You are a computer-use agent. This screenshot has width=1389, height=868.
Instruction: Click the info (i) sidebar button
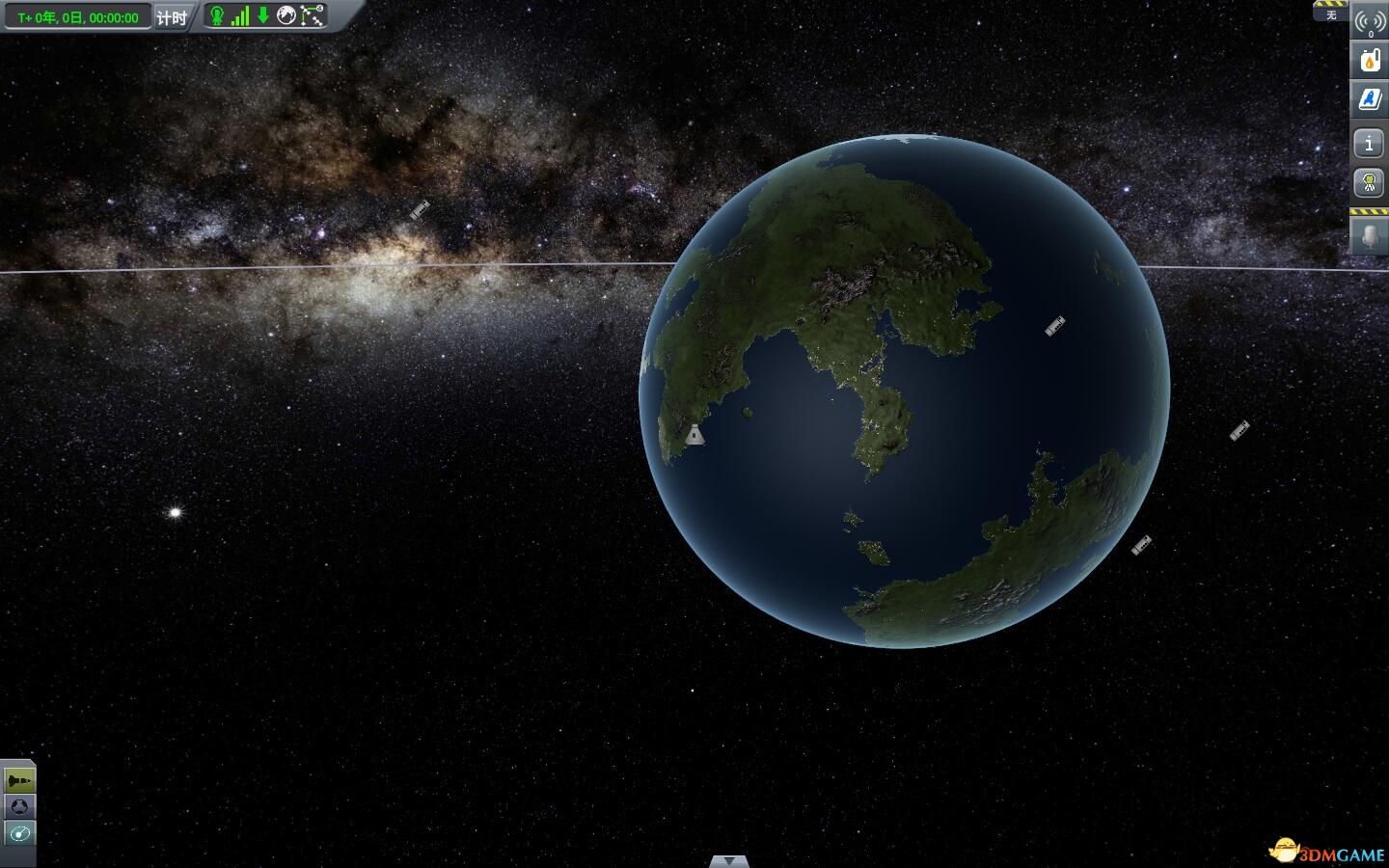pos(1369,142)
